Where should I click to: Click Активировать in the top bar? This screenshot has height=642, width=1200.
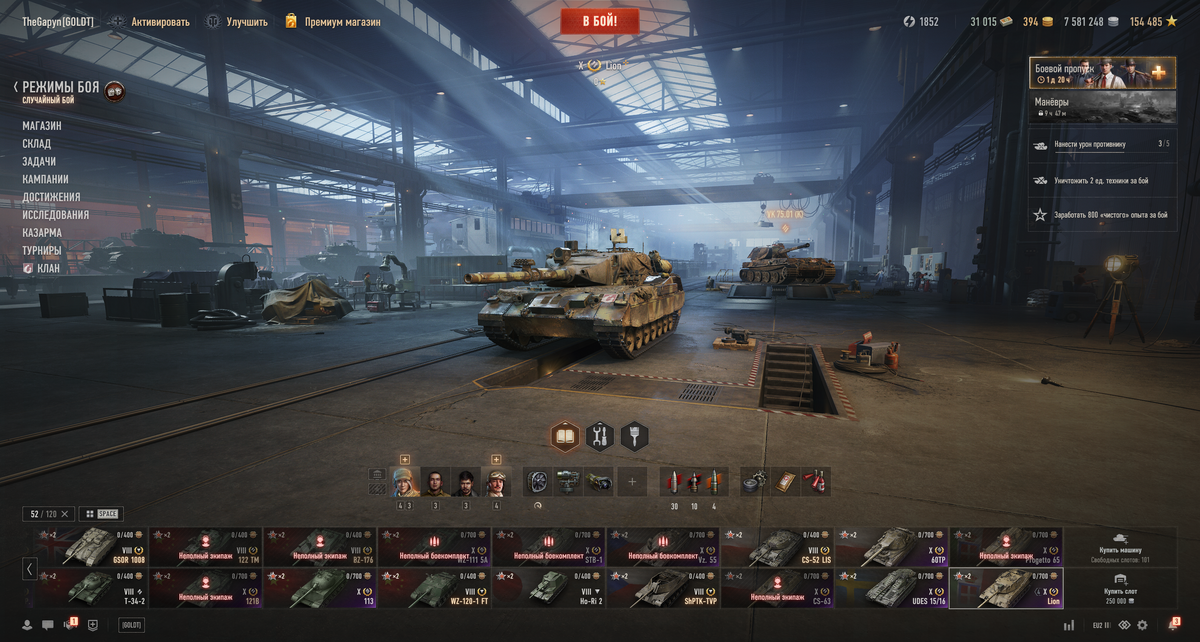point(159,21)
